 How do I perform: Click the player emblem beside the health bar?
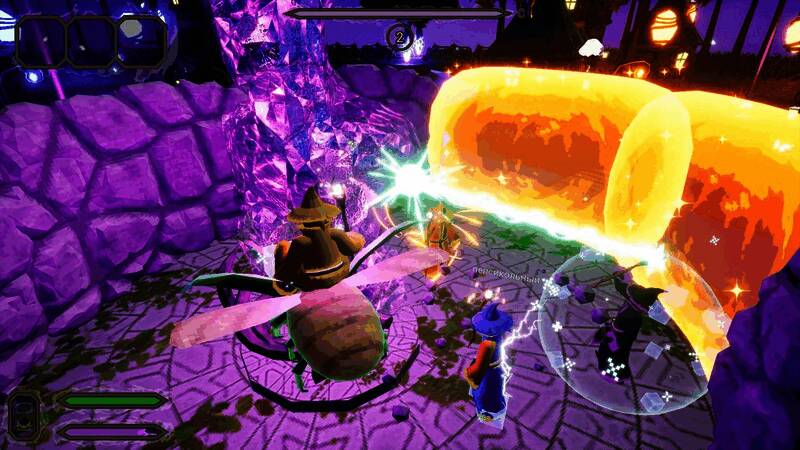[24, 416]
